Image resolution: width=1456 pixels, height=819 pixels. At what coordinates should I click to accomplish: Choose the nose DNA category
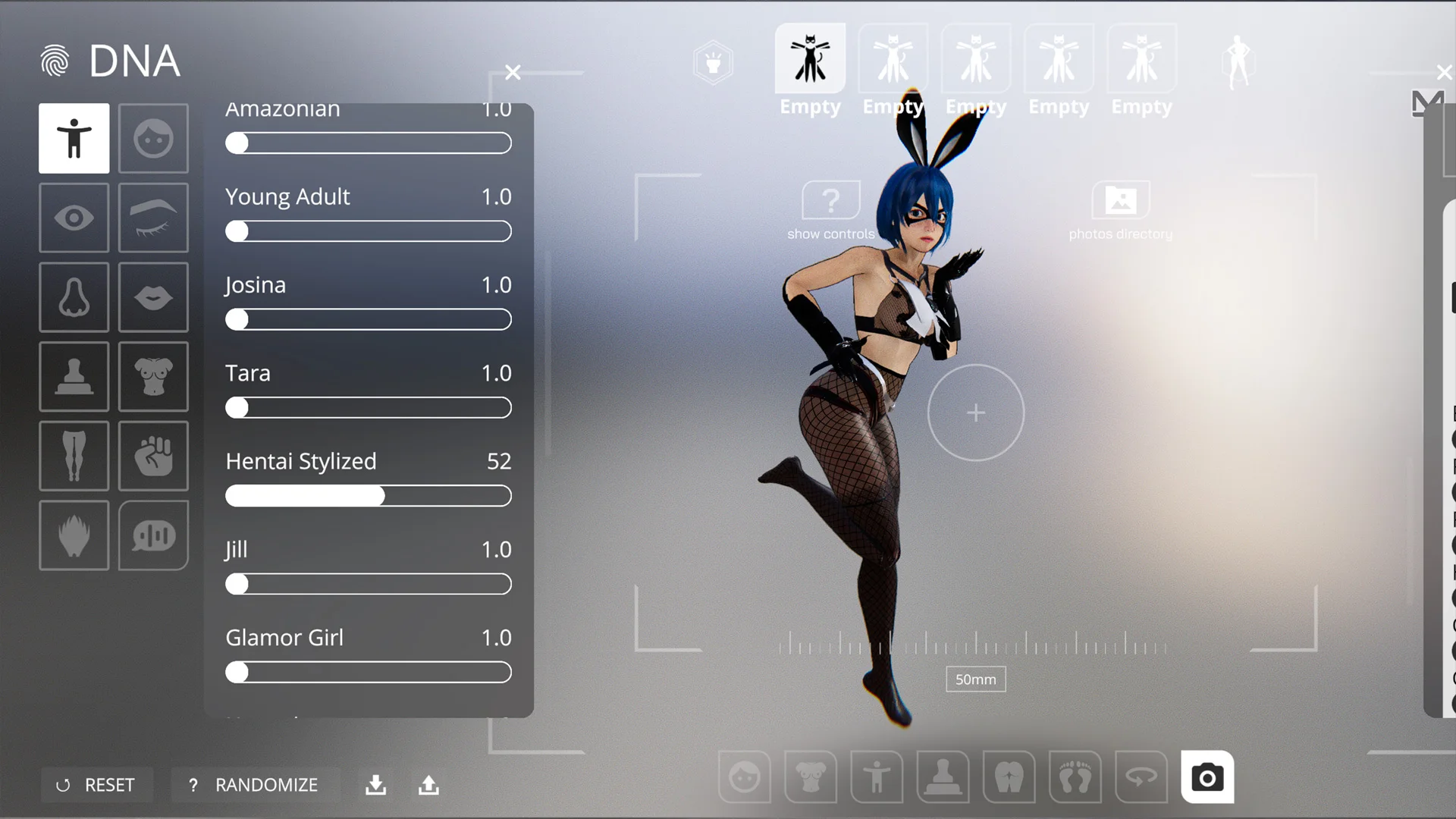74,297
